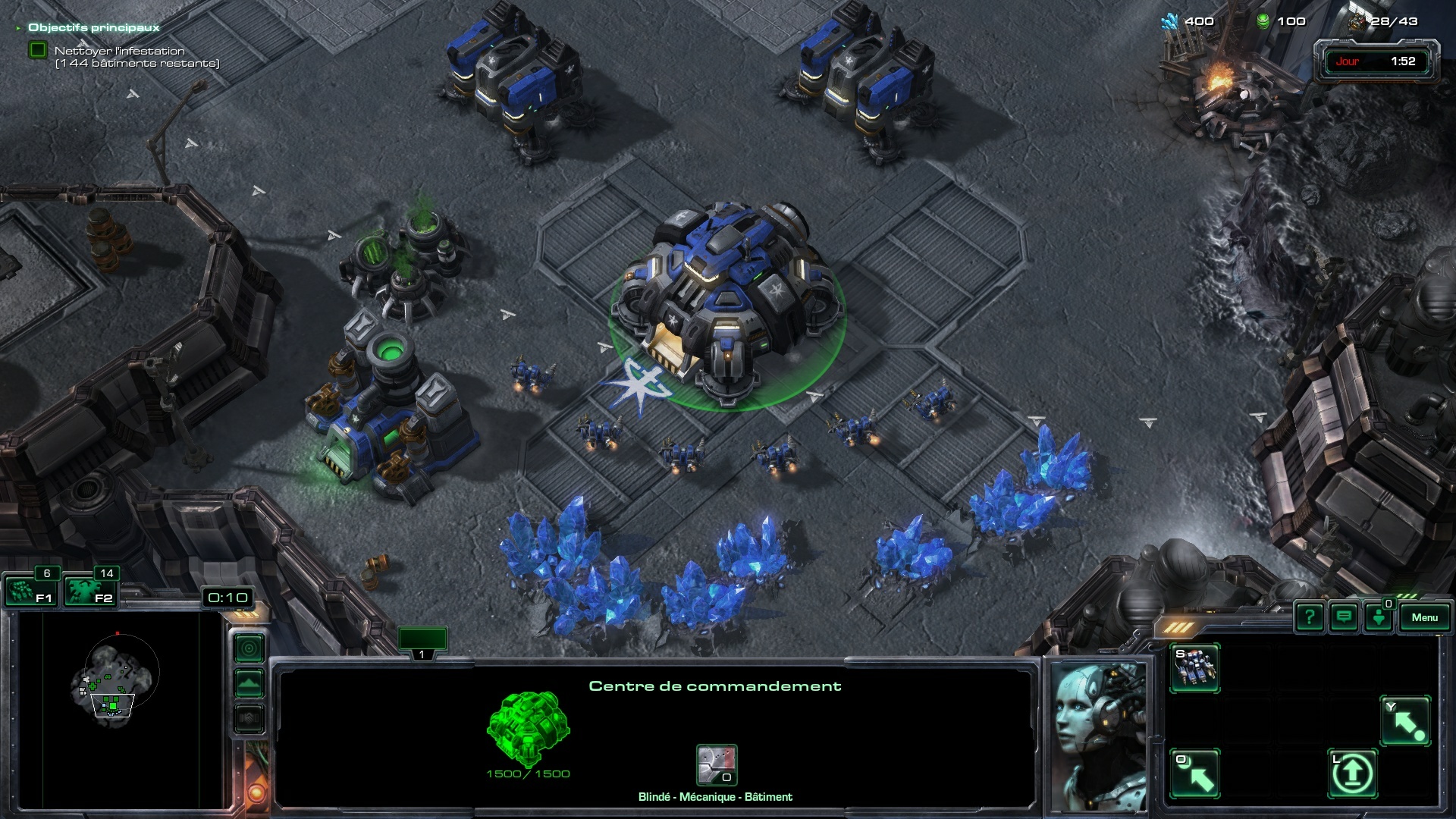The width and height of the screenshot is (1456, 819).
Task: Inspect the building armor upgrade icon
Action: click(717, 765)
